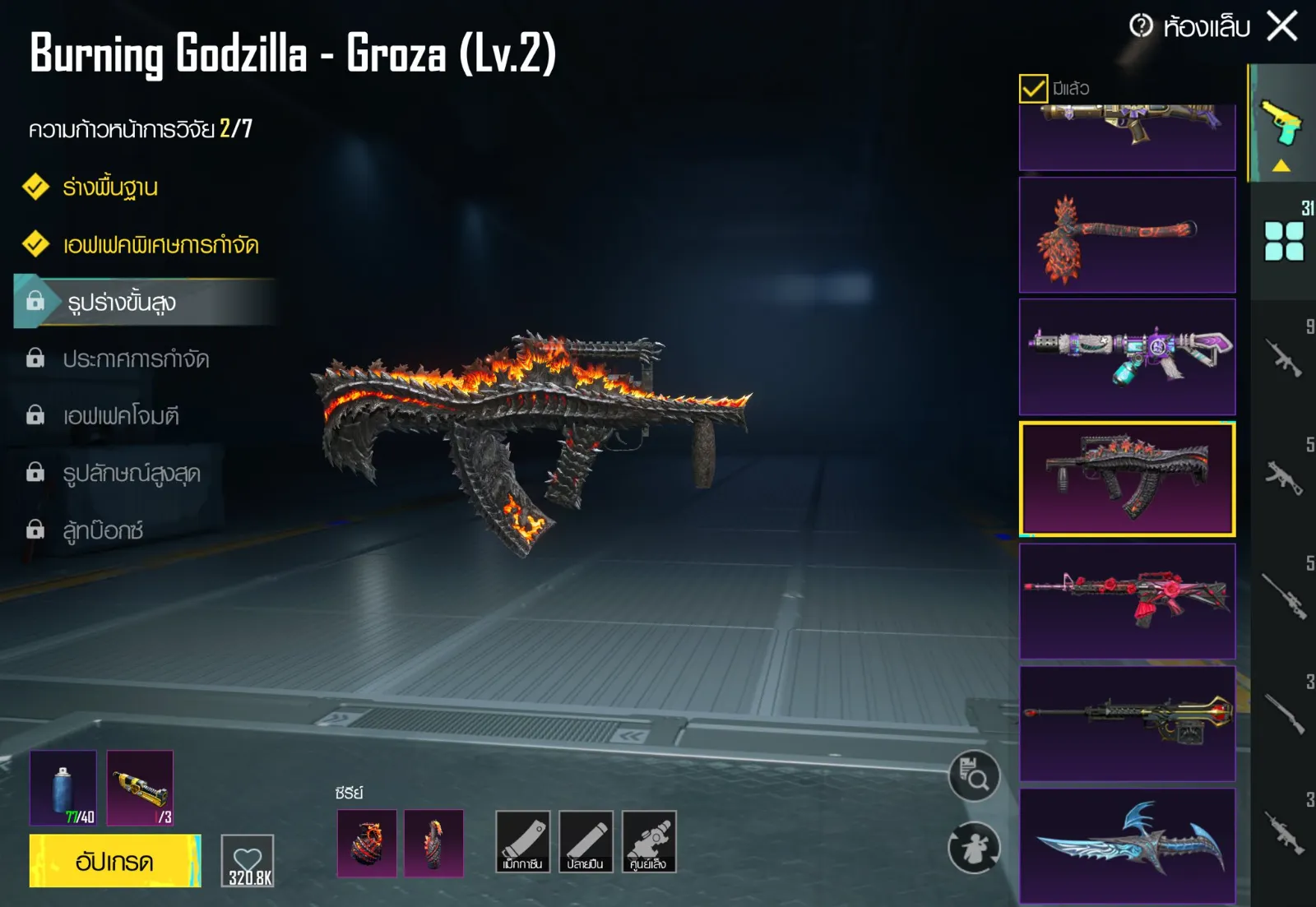Choose the เอฟเฟคพิเศษการกำจัด stage

point(160,245)
